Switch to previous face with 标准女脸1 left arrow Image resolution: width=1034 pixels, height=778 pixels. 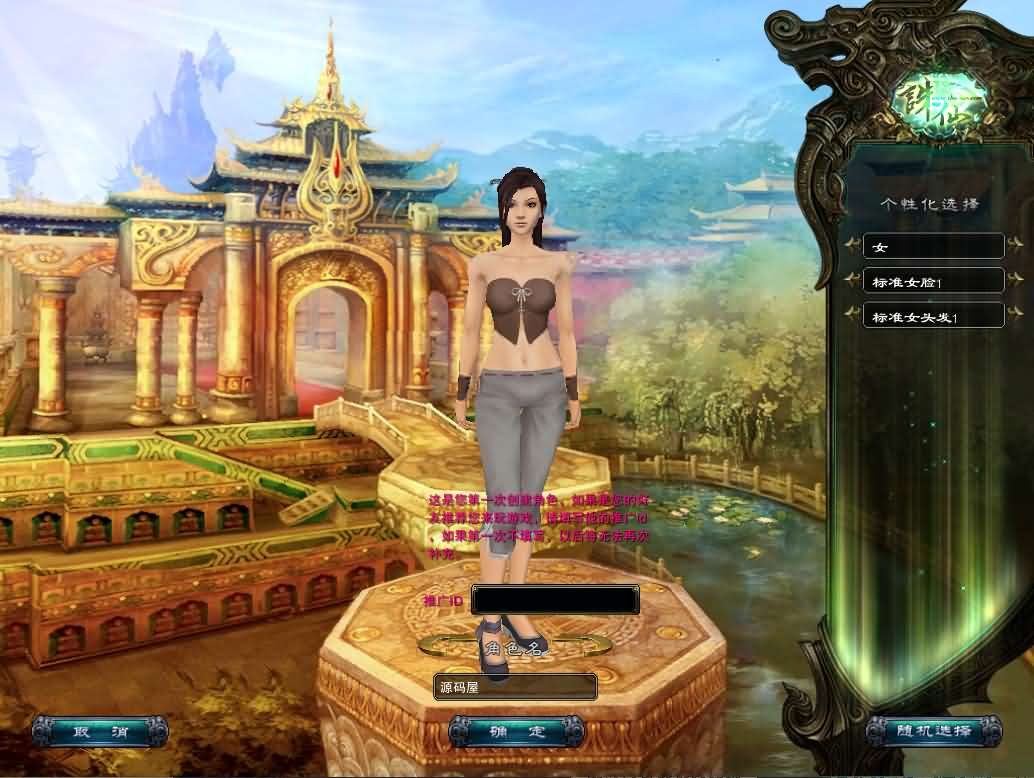click(852, 280)
